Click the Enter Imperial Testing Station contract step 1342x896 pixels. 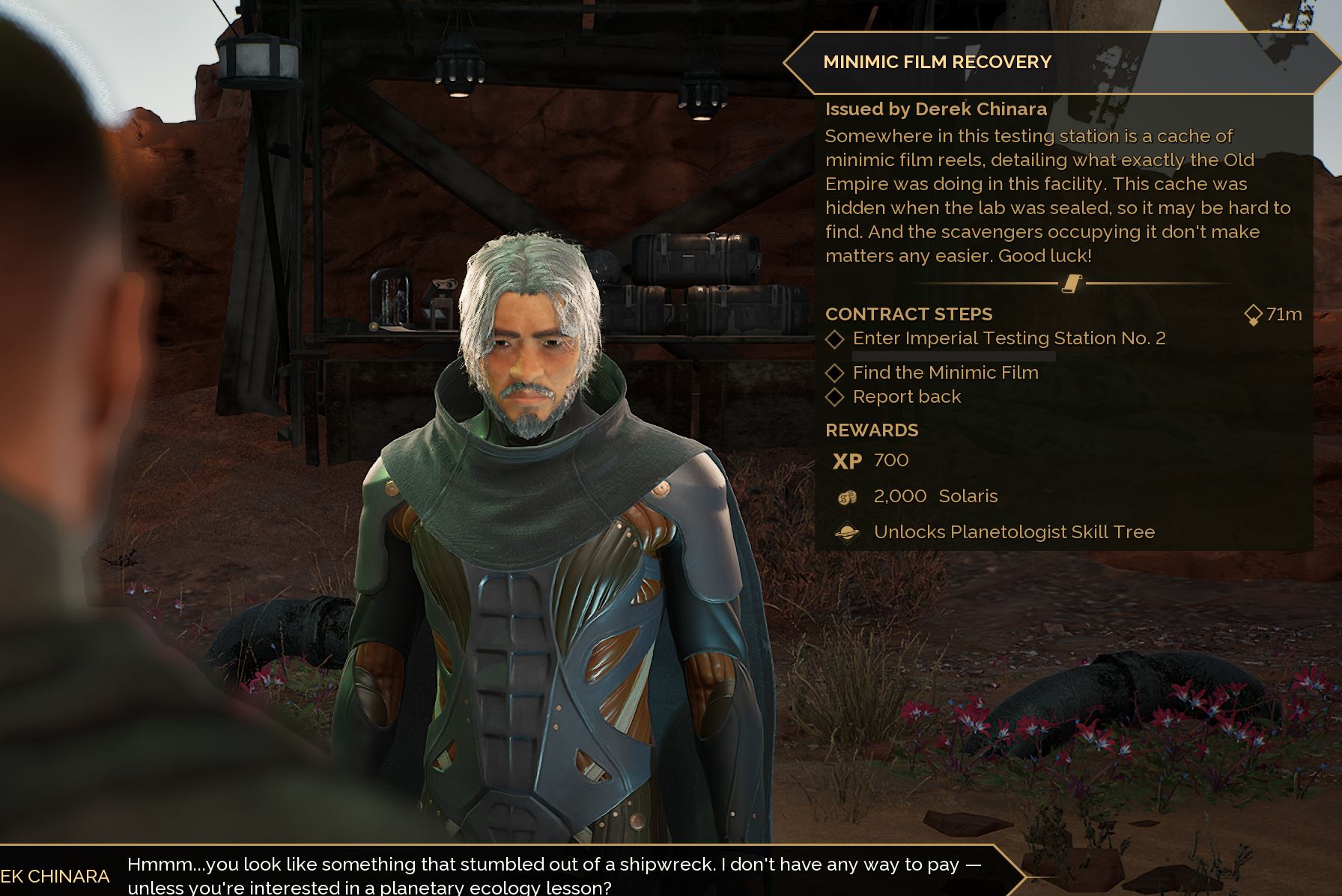click(x=1008, y=338)
